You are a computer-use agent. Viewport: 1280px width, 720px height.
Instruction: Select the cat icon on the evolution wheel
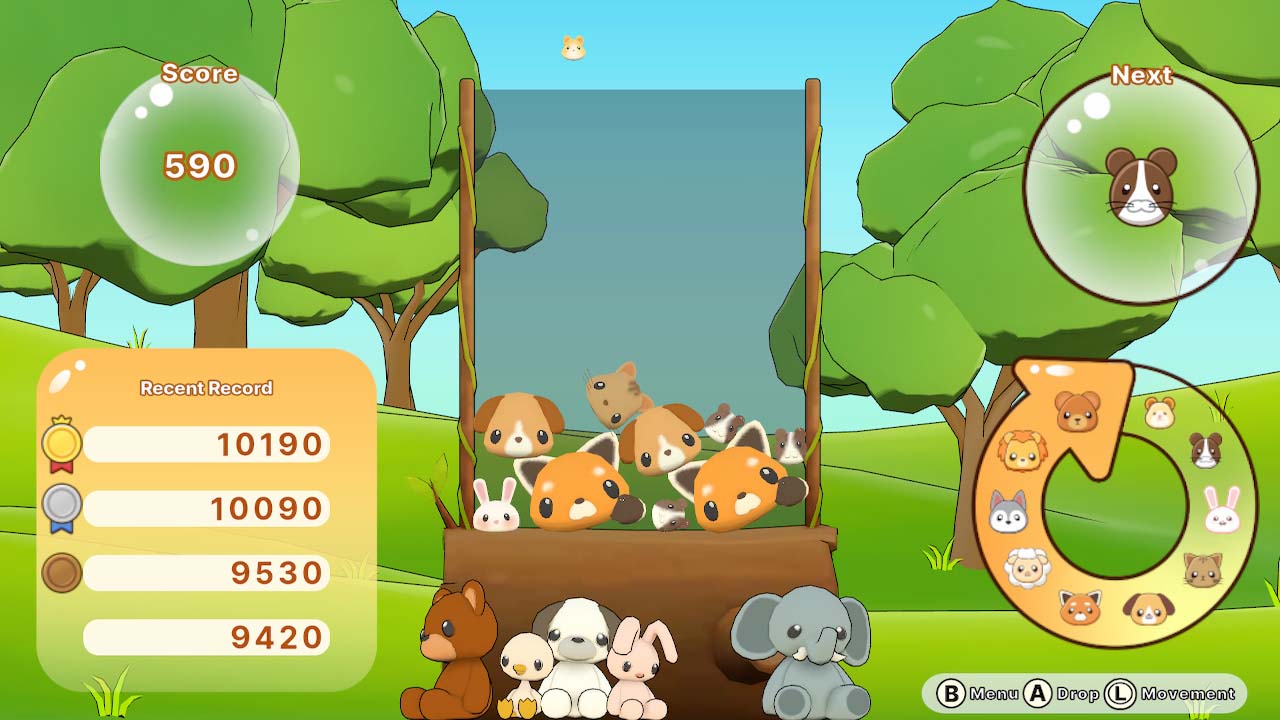pos(1202,571)
